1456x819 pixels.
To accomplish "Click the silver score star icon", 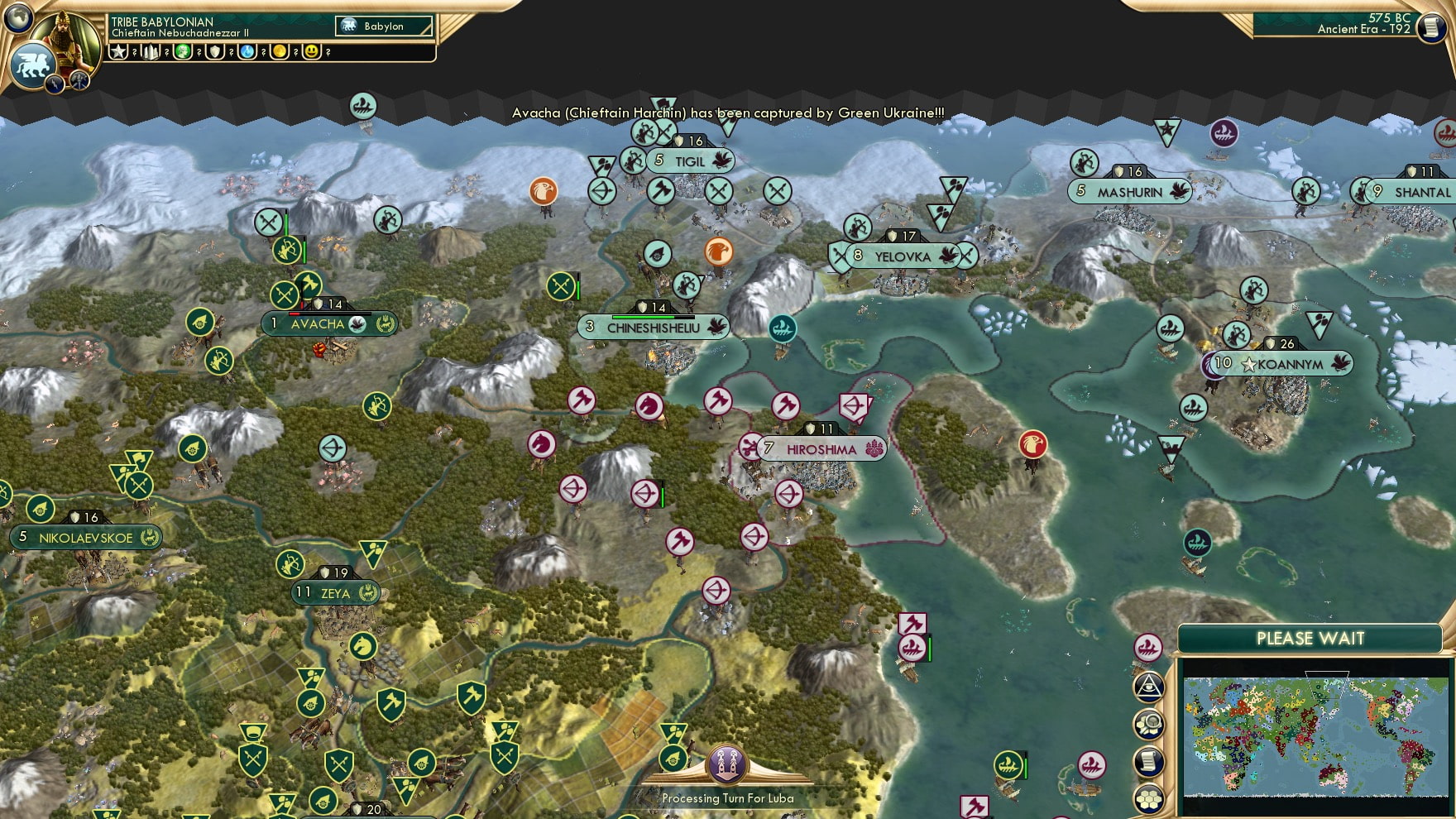I will click(119, 52).
